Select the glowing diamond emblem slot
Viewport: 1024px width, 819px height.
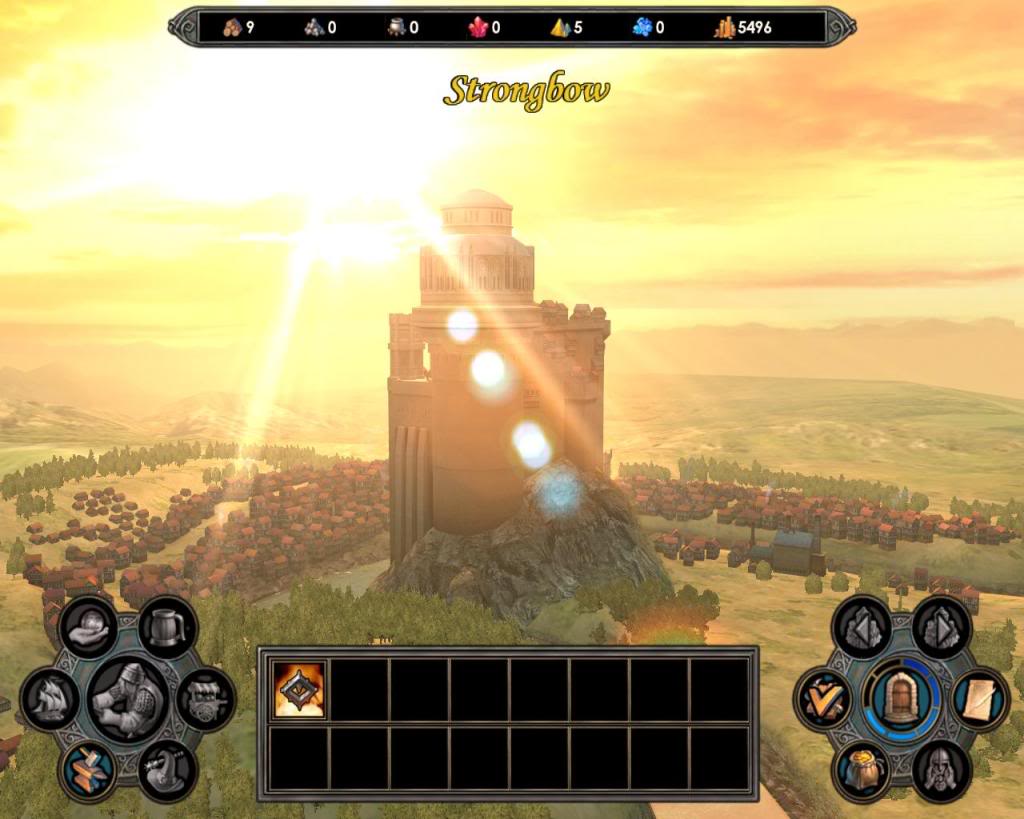[299, 690]
